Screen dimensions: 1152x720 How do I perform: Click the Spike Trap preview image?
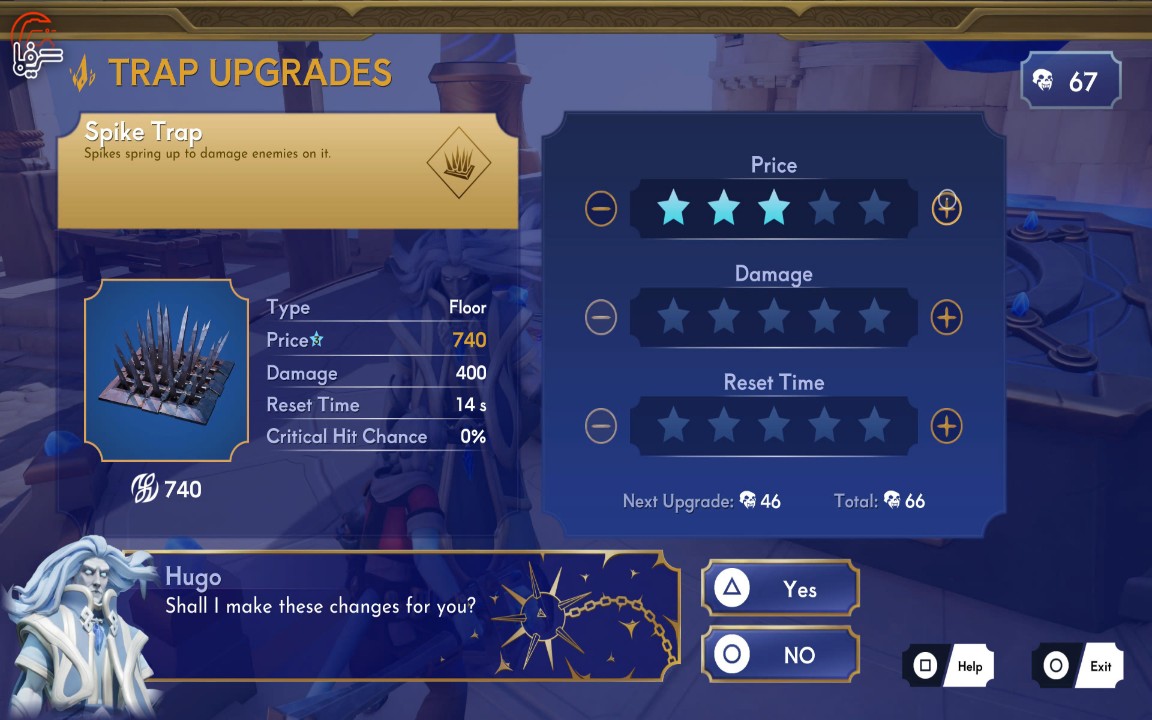coord(166,370)
